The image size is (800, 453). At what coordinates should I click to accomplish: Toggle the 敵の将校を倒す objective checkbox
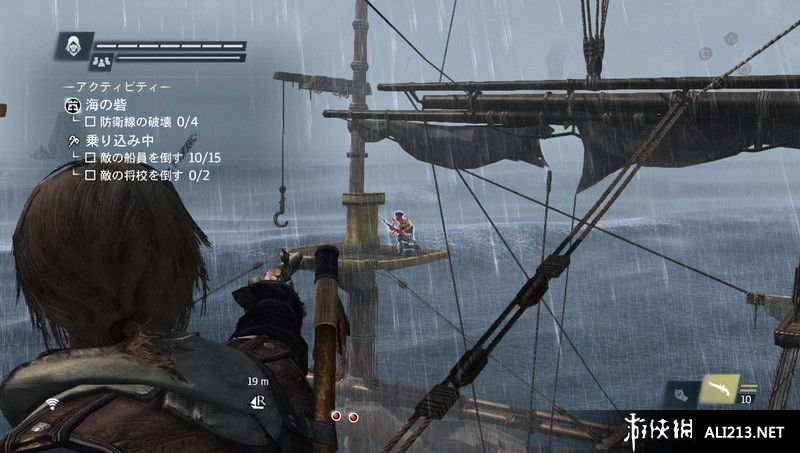(x=90, y=175)
